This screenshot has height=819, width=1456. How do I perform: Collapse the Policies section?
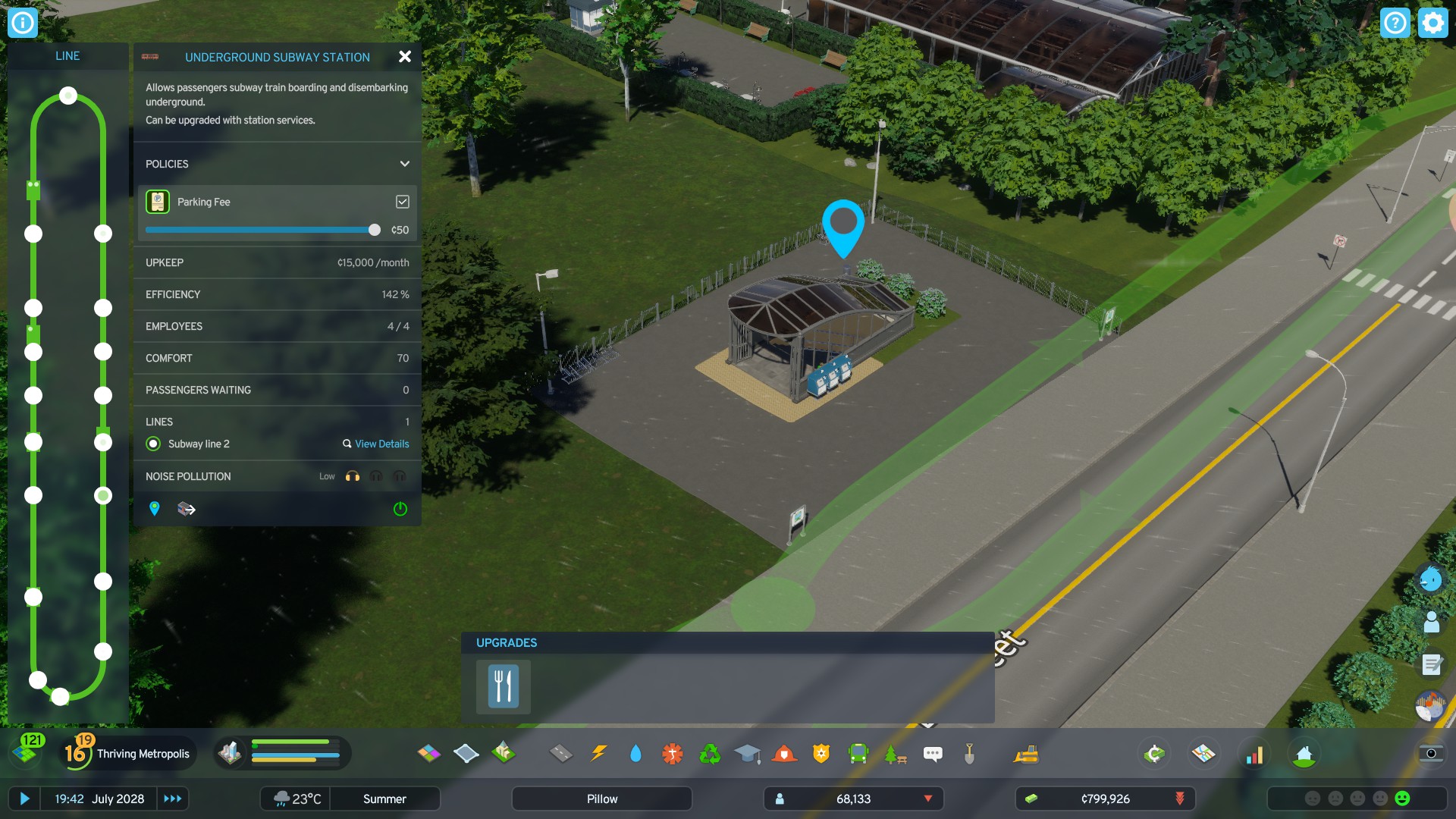(404, 164)
